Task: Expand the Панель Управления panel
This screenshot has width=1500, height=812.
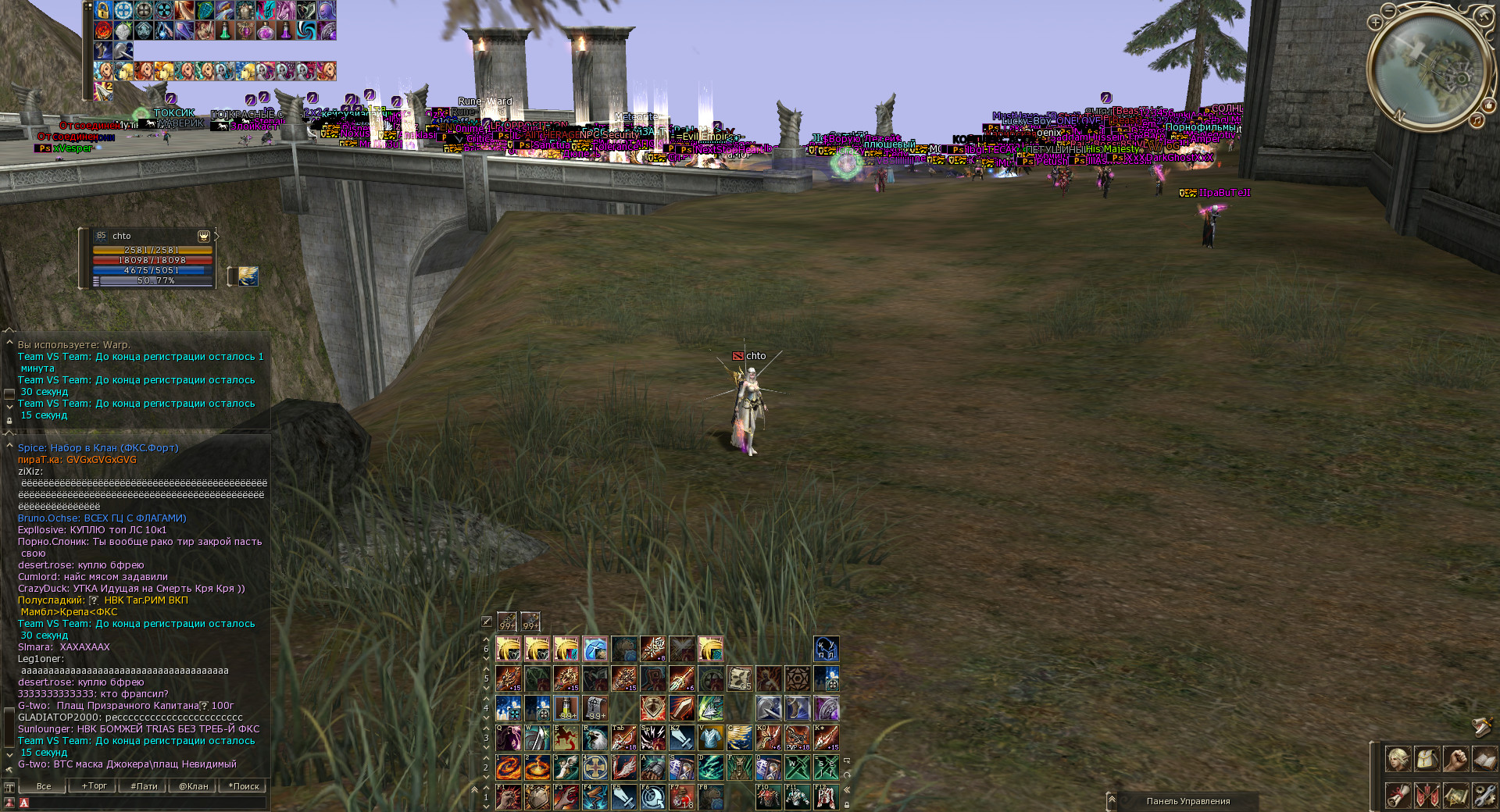Action: pyautogui.click(x=1112, y=801)
